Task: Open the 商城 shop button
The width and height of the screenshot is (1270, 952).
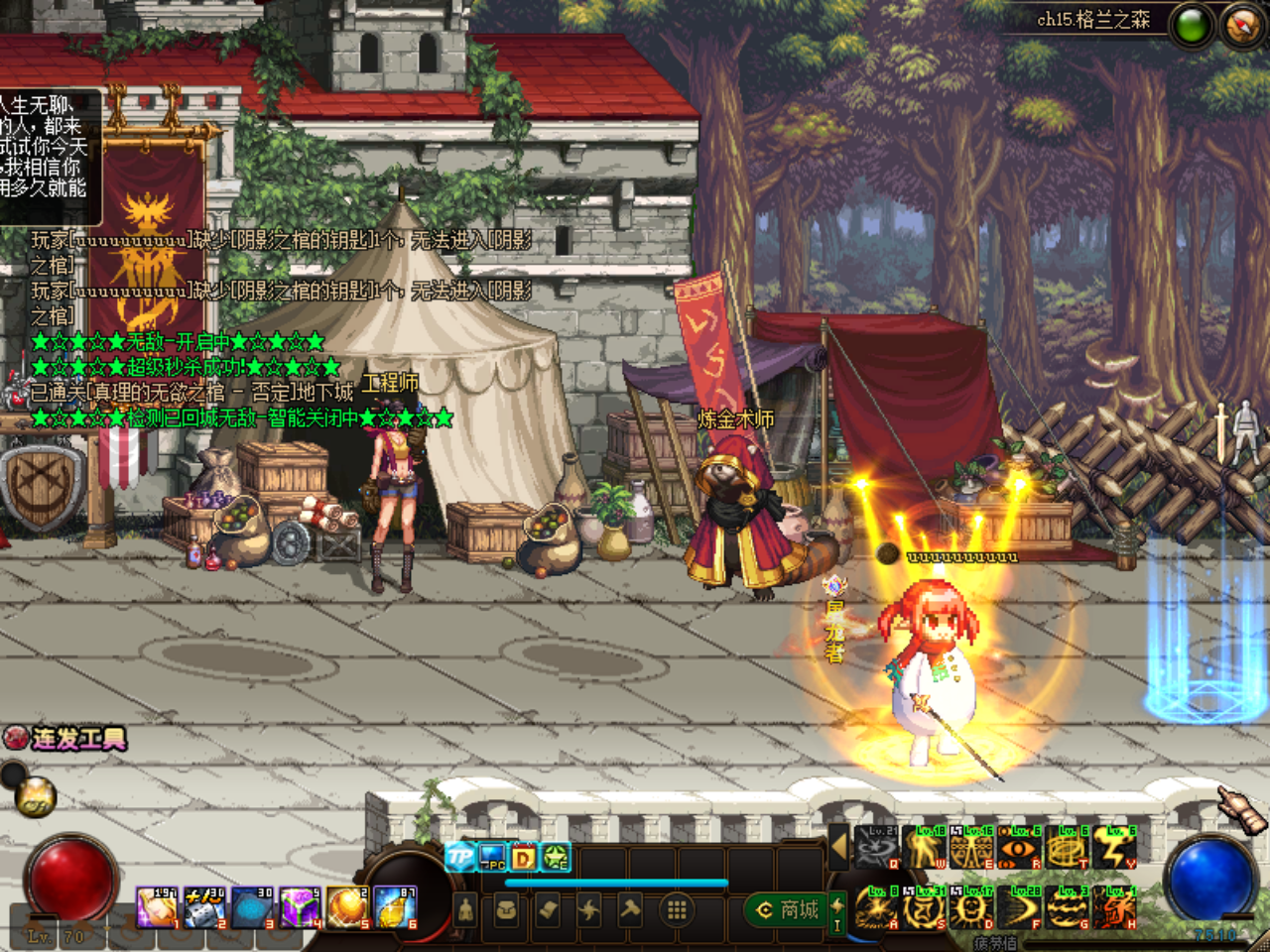Action: pyautogui.click(x=790, y=909)
